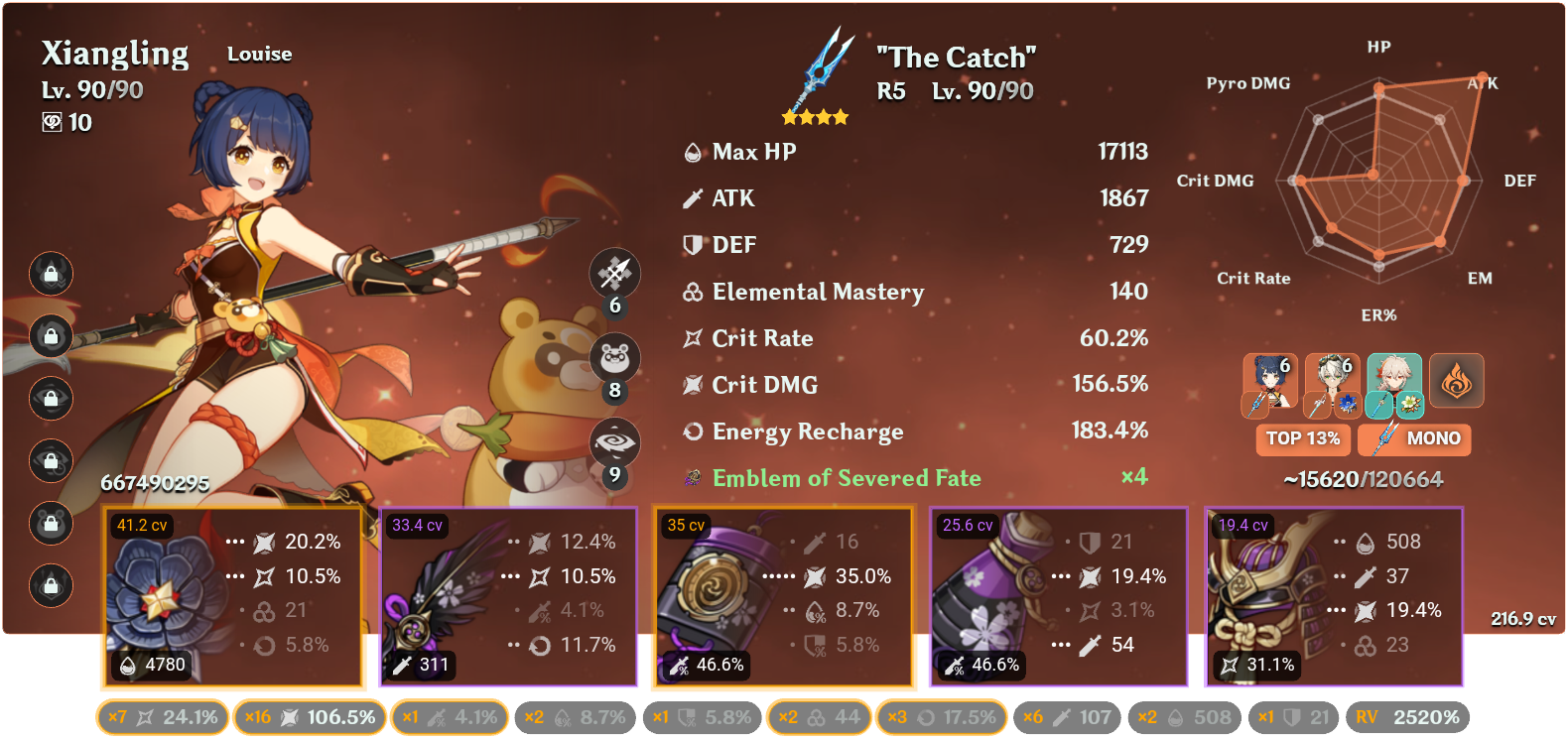1568x741 pixels.
Task: Click the Emblem of Severed Fate set icon
Action: [692, 478]
